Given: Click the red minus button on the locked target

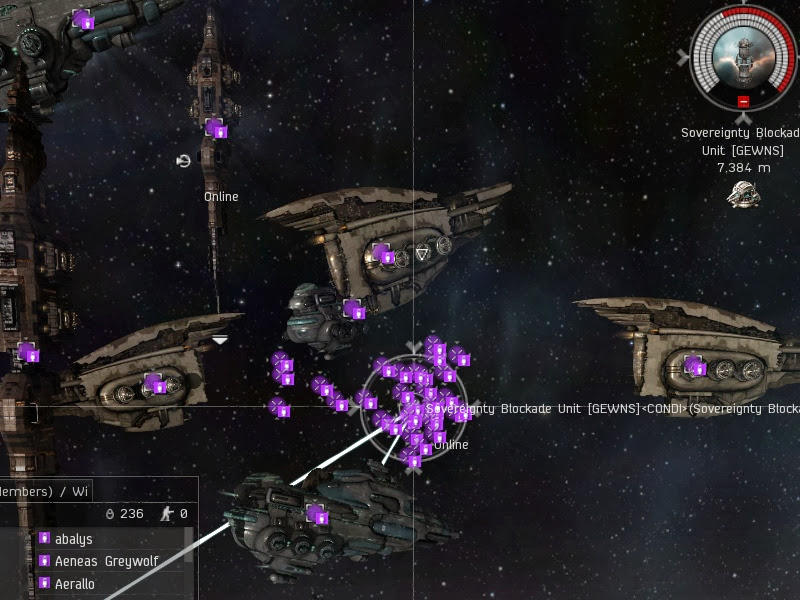Looking at the screenshot, I should pos(743,101).
